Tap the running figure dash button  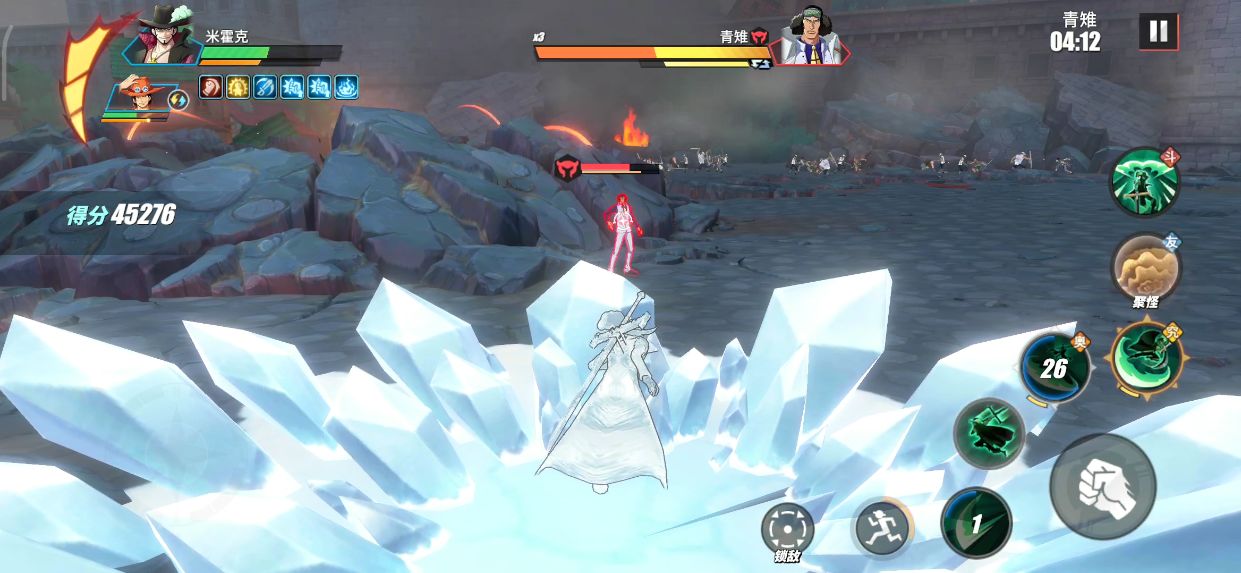tap(881, 526)
